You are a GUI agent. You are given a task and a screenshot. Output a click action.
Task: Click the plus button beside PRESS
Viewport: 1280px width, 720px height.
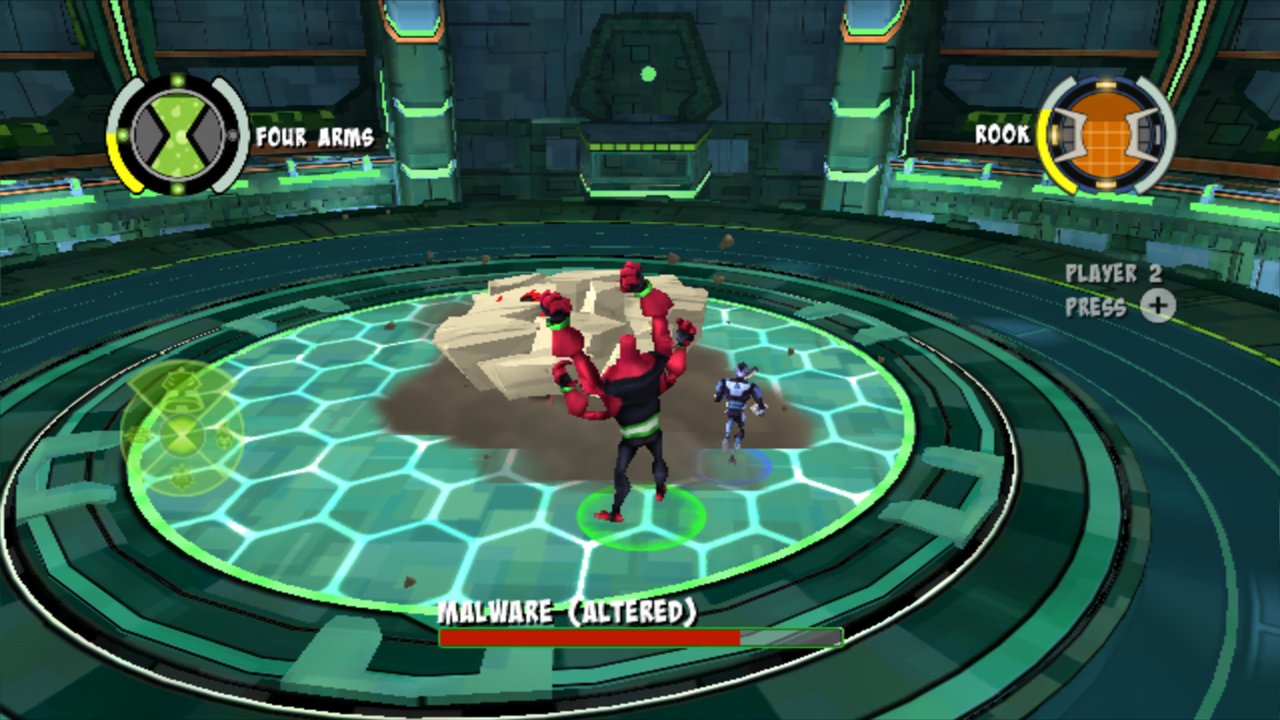pos(1158,307)
